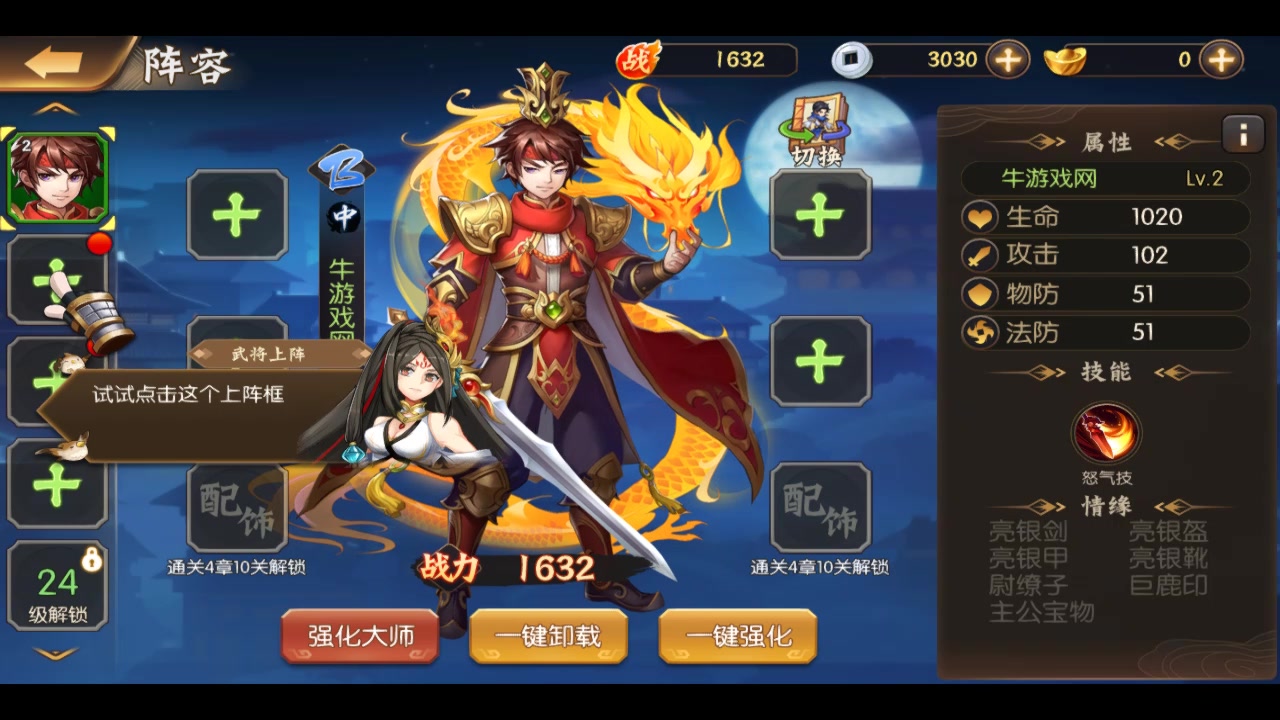Click the 法防 magic defense icon
Screen dimensions: 1280x720
[979, 333]
